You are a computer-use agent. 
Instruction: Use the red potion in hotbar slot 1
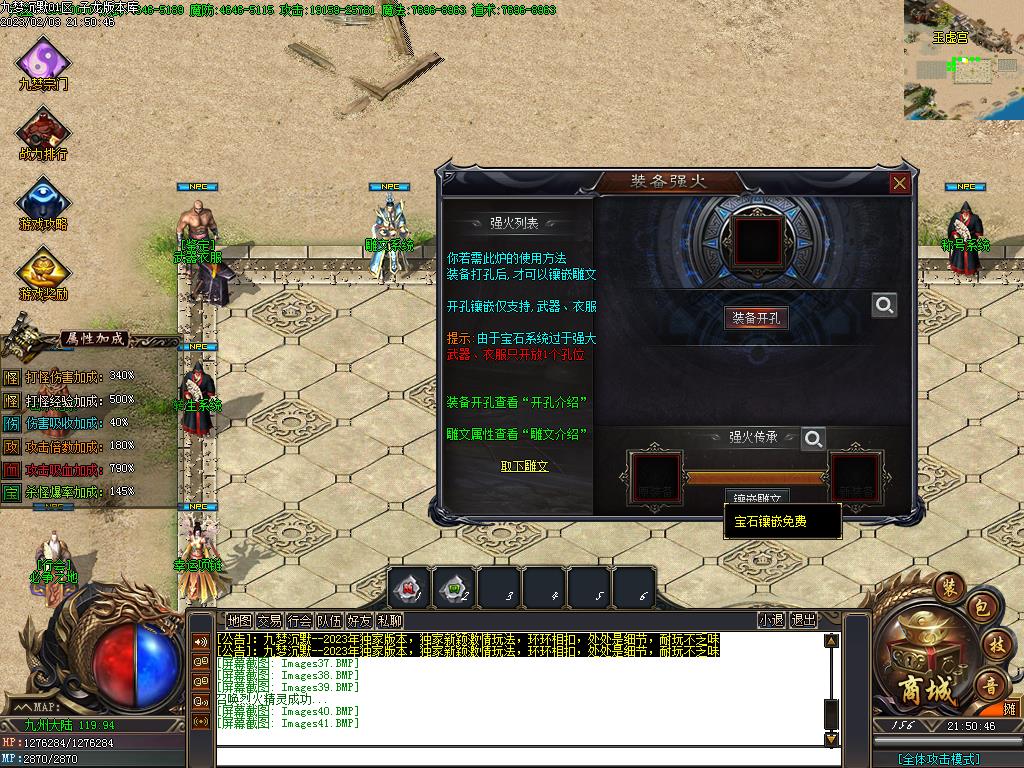click(x=409, y=588)
